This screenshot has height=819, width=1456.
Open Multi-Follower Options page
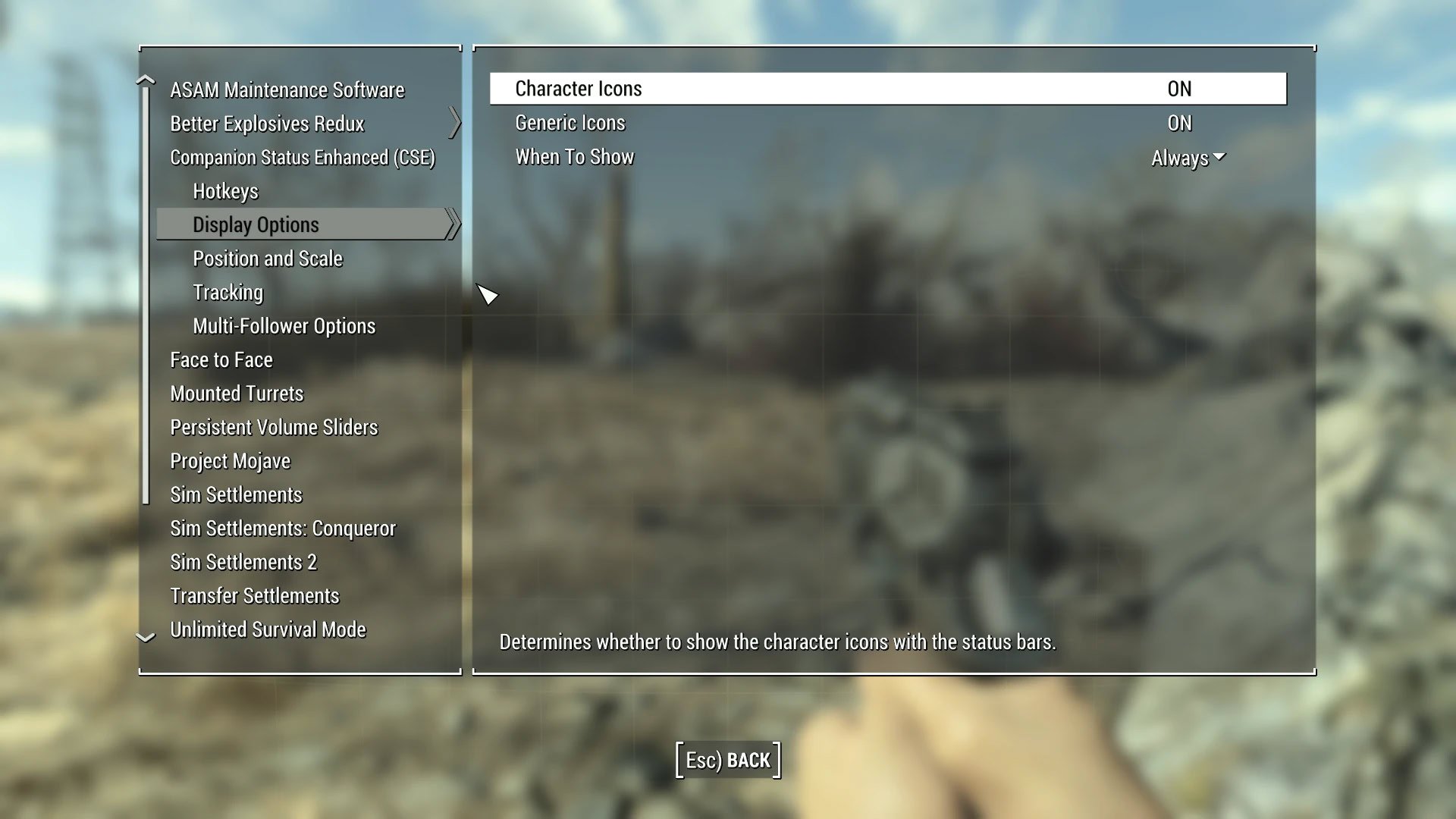(x=284, y=326)
